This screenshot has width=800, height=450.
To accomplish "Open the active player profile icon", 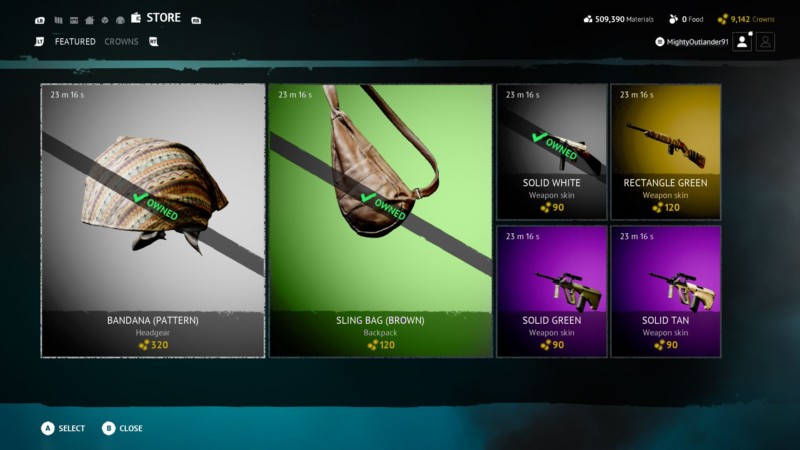I will pos(742,41).
